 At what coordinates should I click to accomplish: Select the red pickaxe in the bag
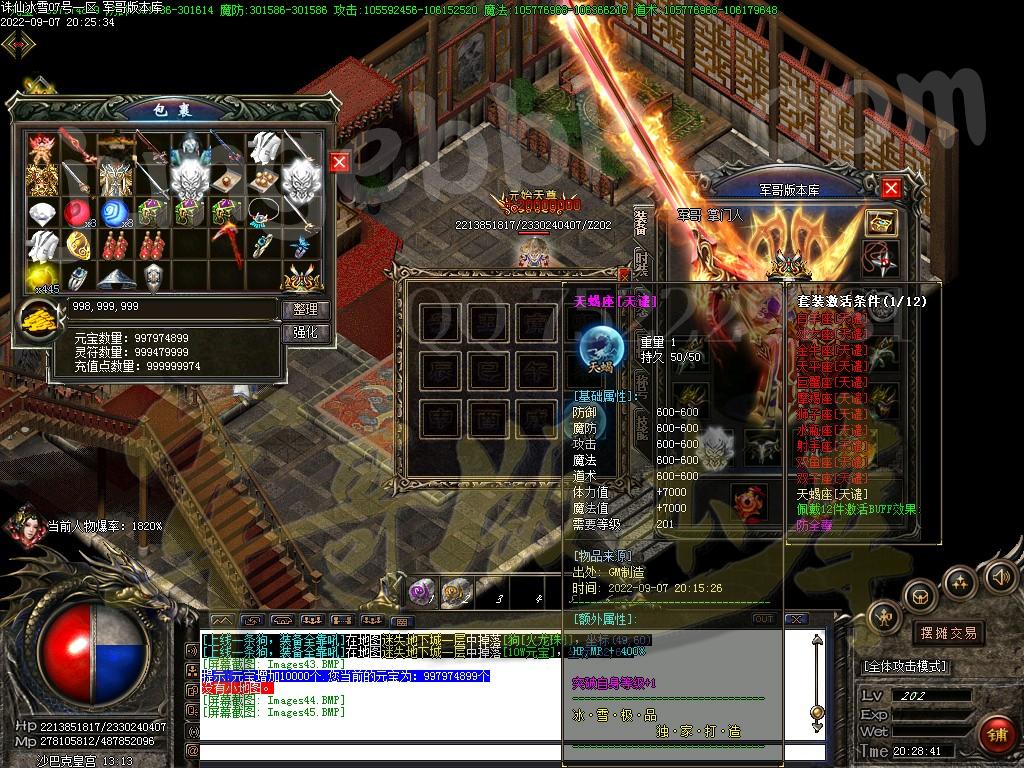coord(227,245)
